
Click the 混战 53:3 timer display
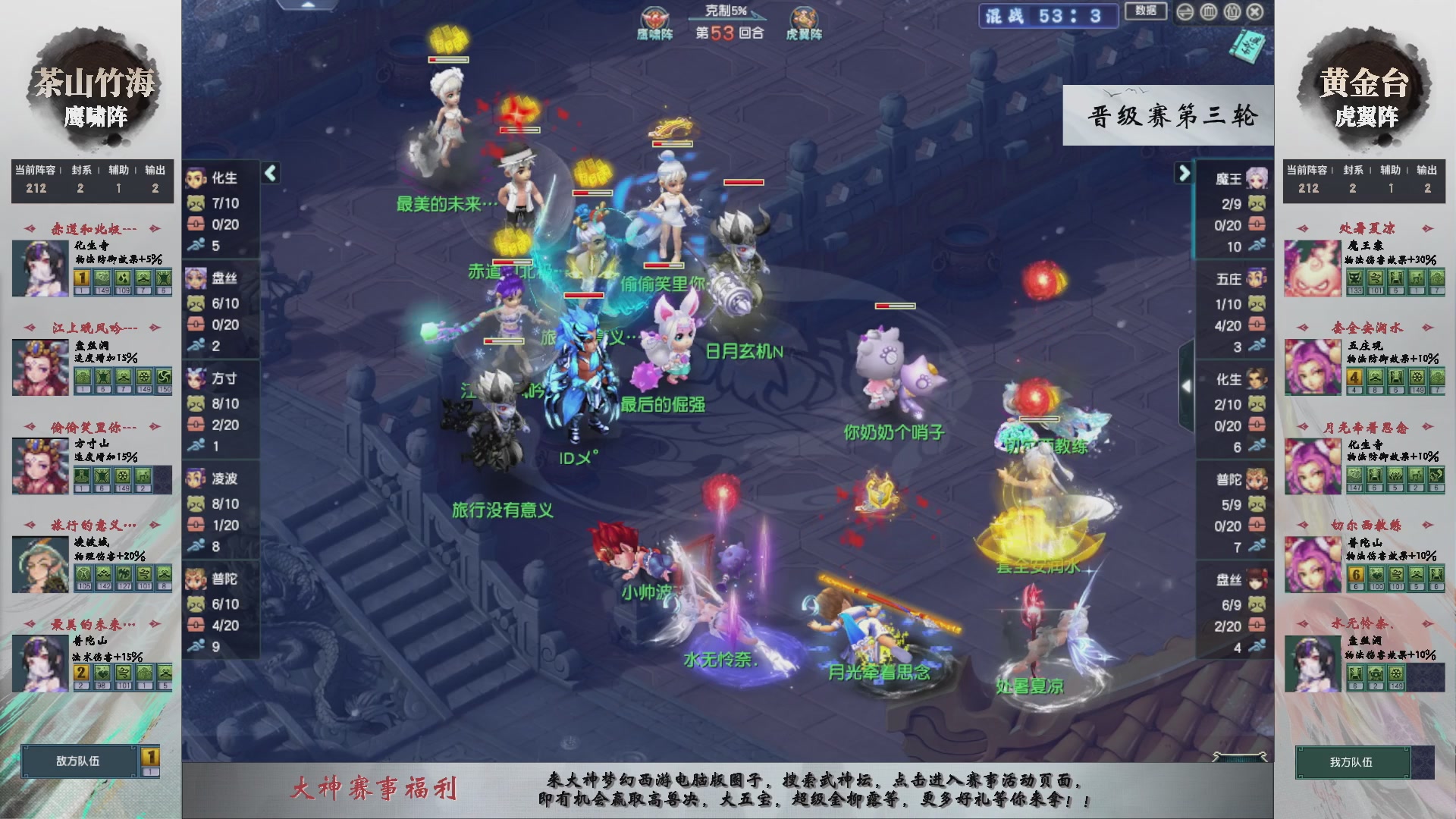(x=1049, y=16)
